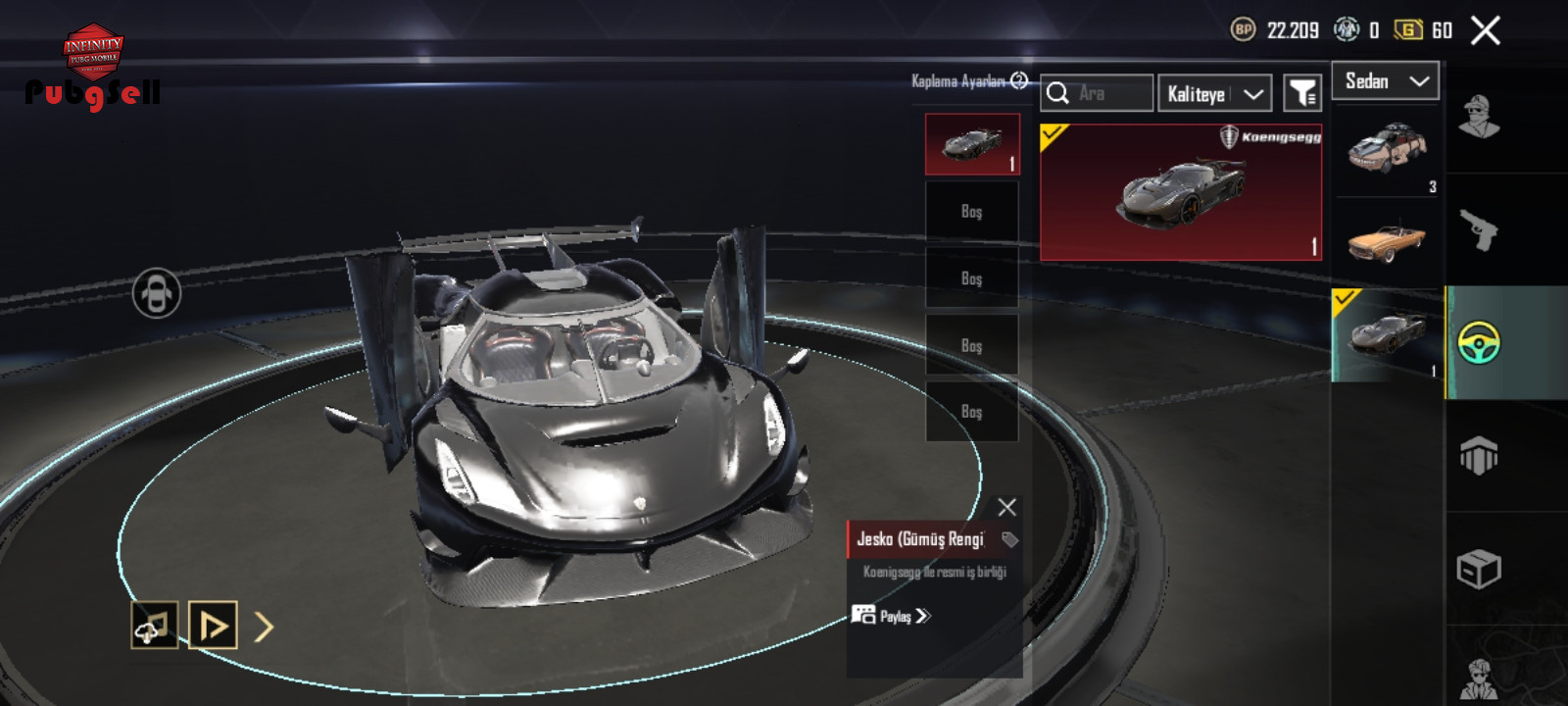The height and width of the screenshot is (706, 1568).
Task: Select the armored buggy vehicle thumbnail
Action: pos(1386,149)
